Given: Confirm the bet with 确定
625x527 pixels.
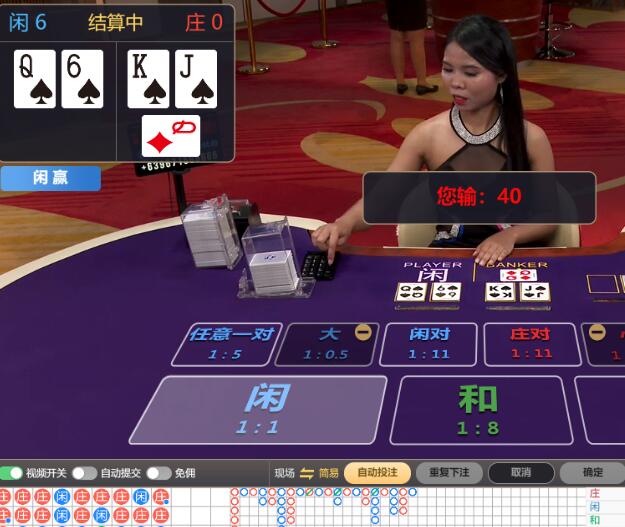Looking at the screenshot, I should [x=592, y=473].
